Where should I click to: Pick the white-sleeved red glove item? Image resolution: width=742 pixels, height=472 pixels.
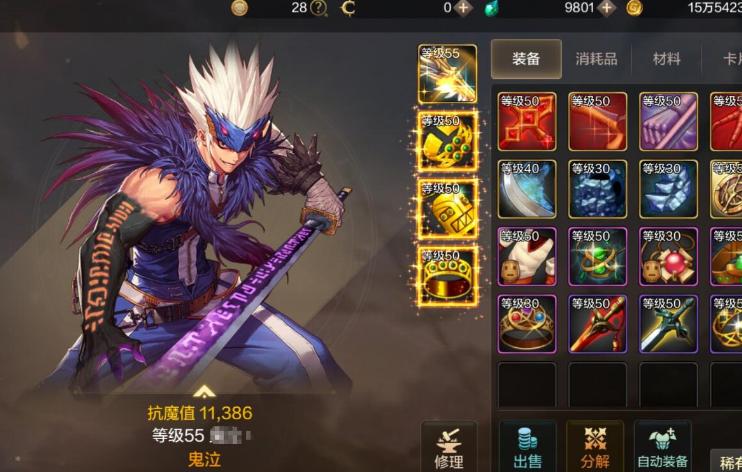(x=527, y=257)
